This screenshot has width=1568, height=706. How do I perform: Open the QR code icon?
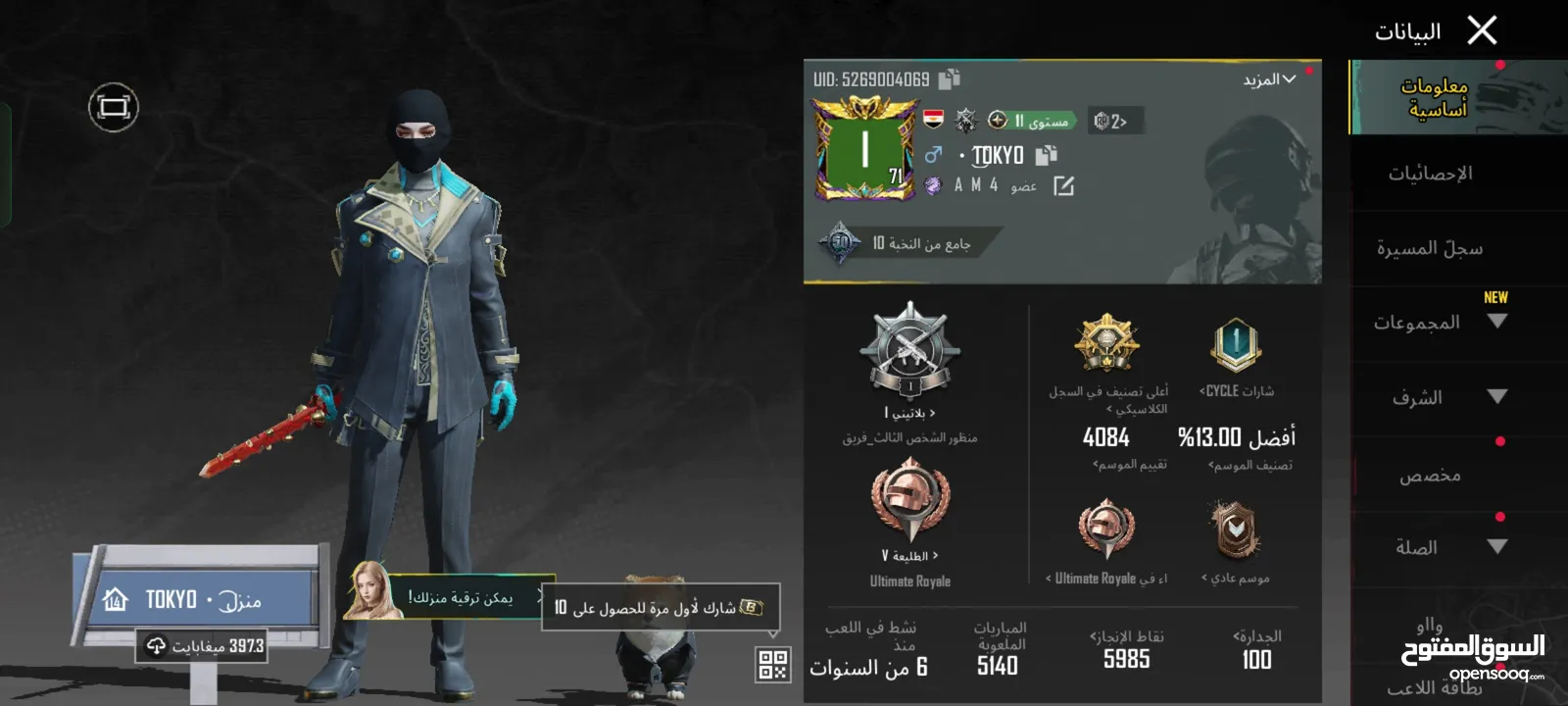pos(773,665)
